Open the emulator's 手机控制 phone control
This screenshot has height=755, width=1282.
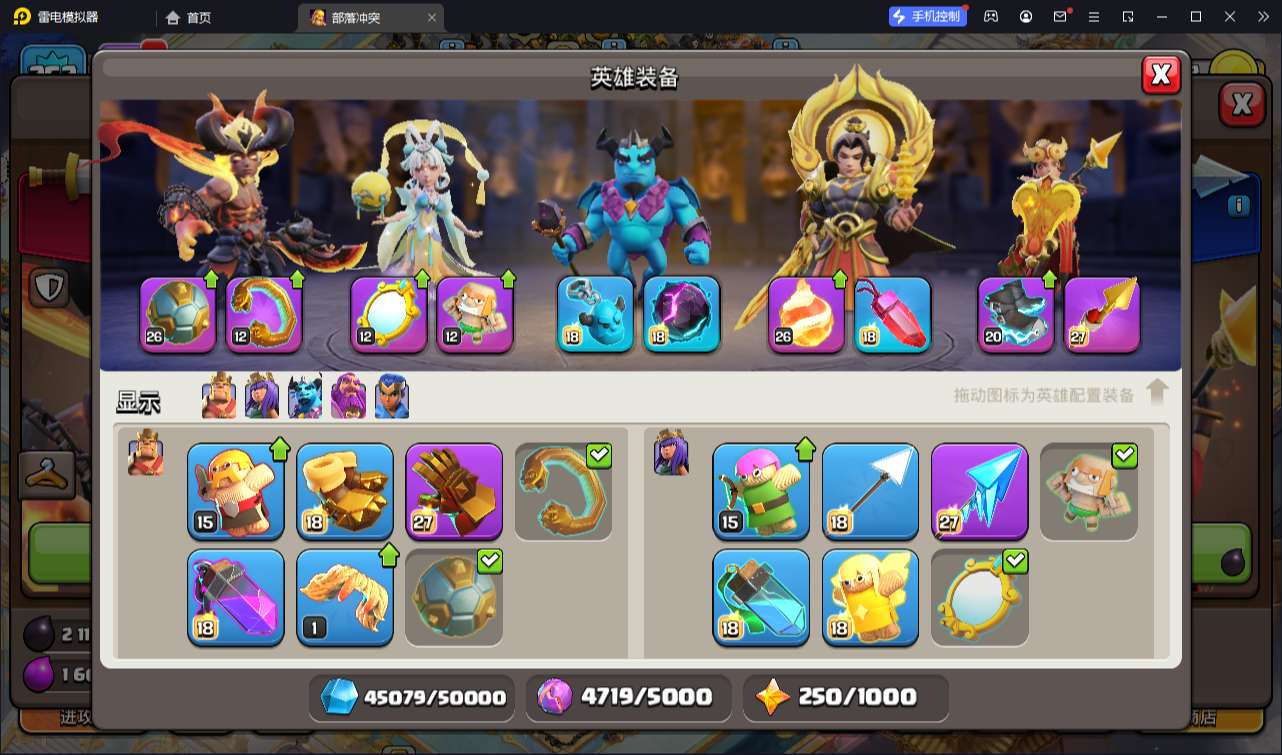click(x=928, y=16)
